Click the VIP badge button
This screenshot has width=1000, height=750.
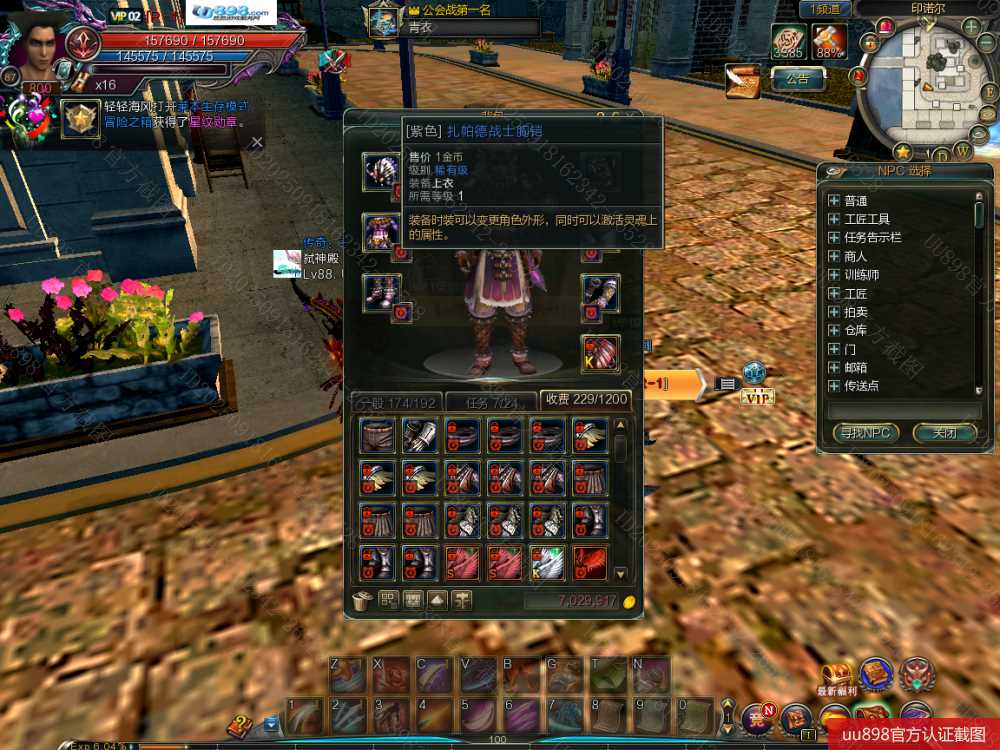[x=757, y=397]
